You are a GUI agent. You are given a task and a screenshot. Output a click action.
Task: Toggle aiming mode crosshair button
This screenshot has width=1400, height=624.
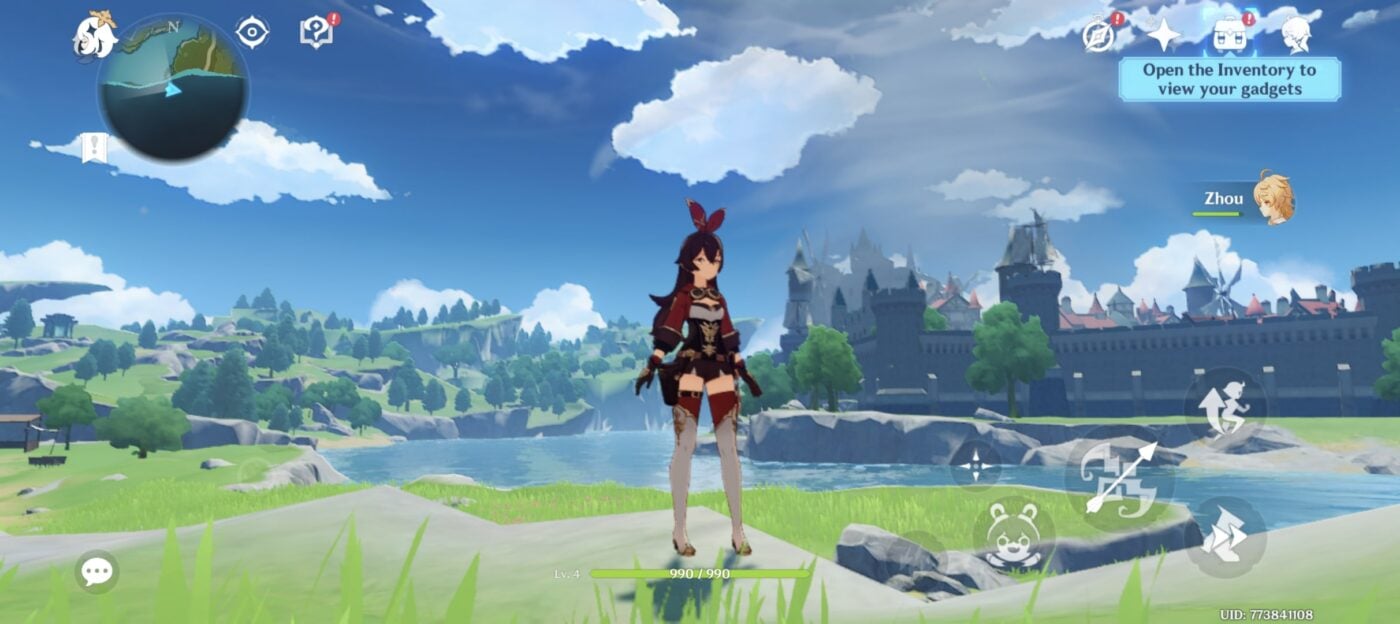point(975,465)
